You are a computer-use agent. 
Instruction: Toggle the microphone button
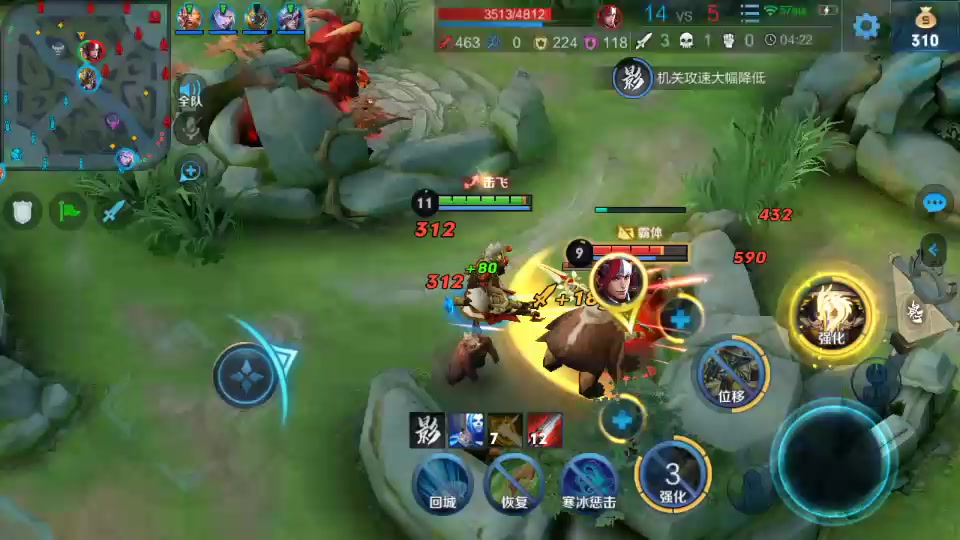190,128
